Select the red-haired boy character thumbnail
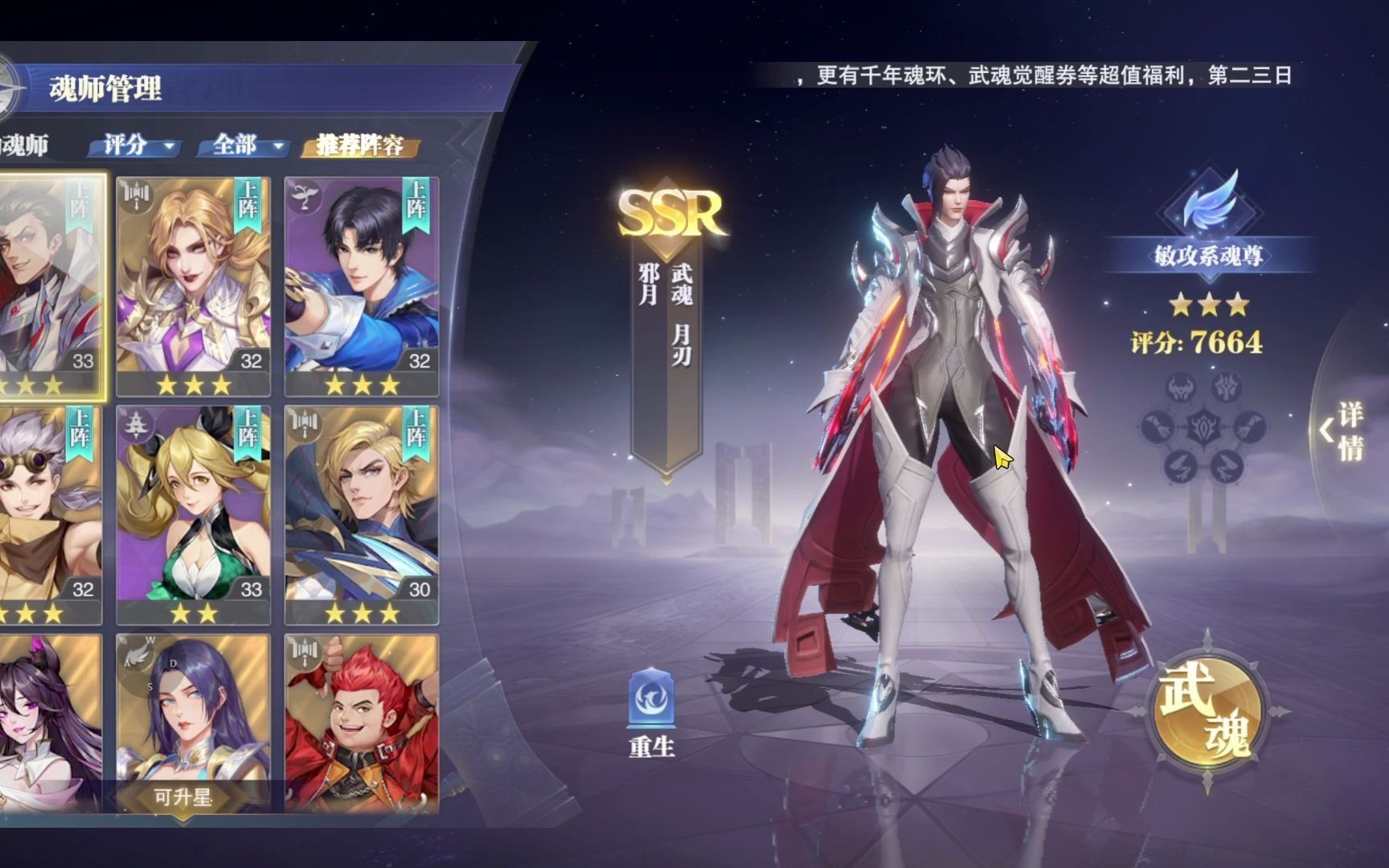Image resolution: width=1389 pixels, height=868 pixels. (360, 723)
